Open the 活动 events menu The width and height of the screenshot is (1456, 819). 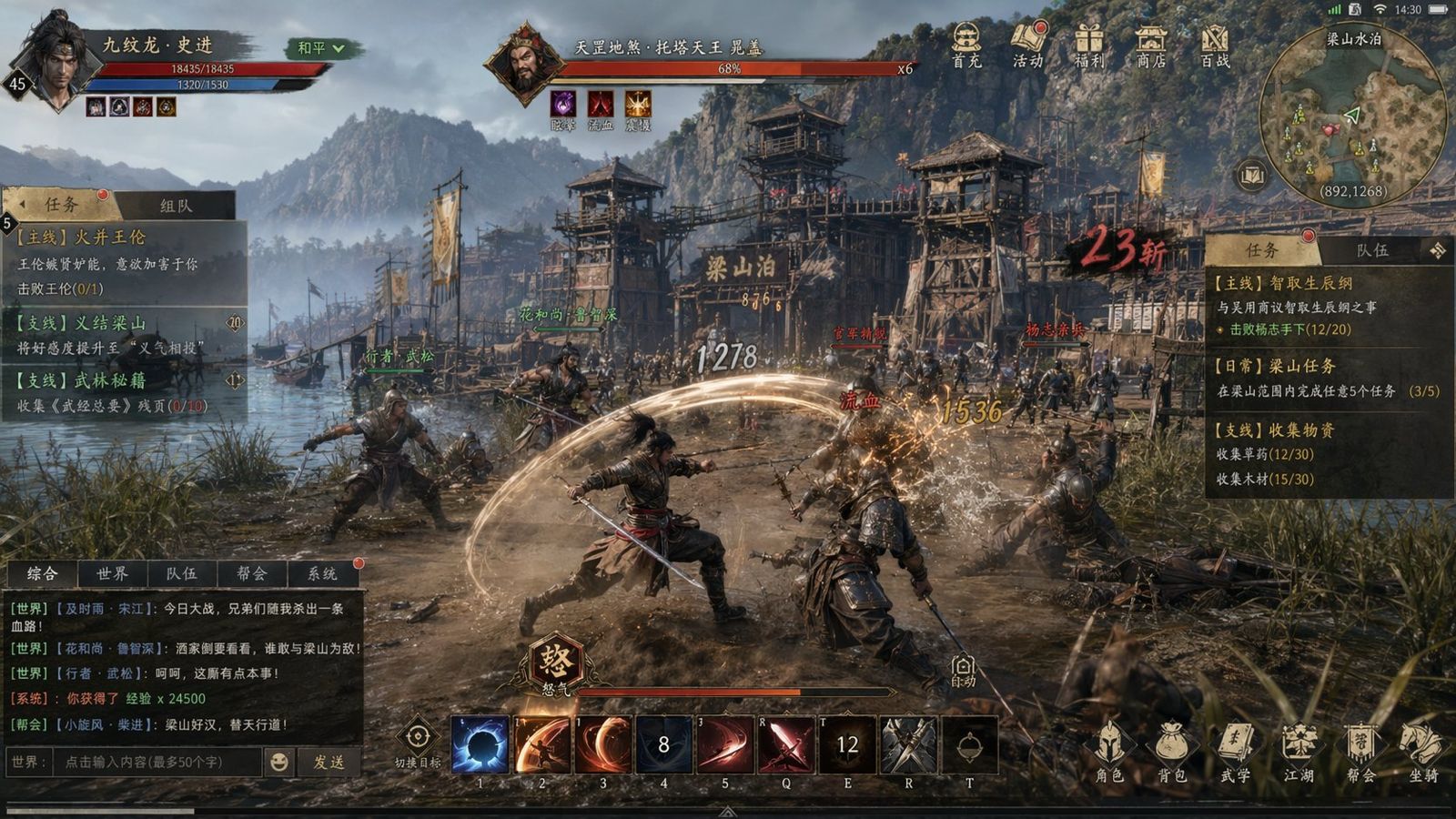[1027, 45]
